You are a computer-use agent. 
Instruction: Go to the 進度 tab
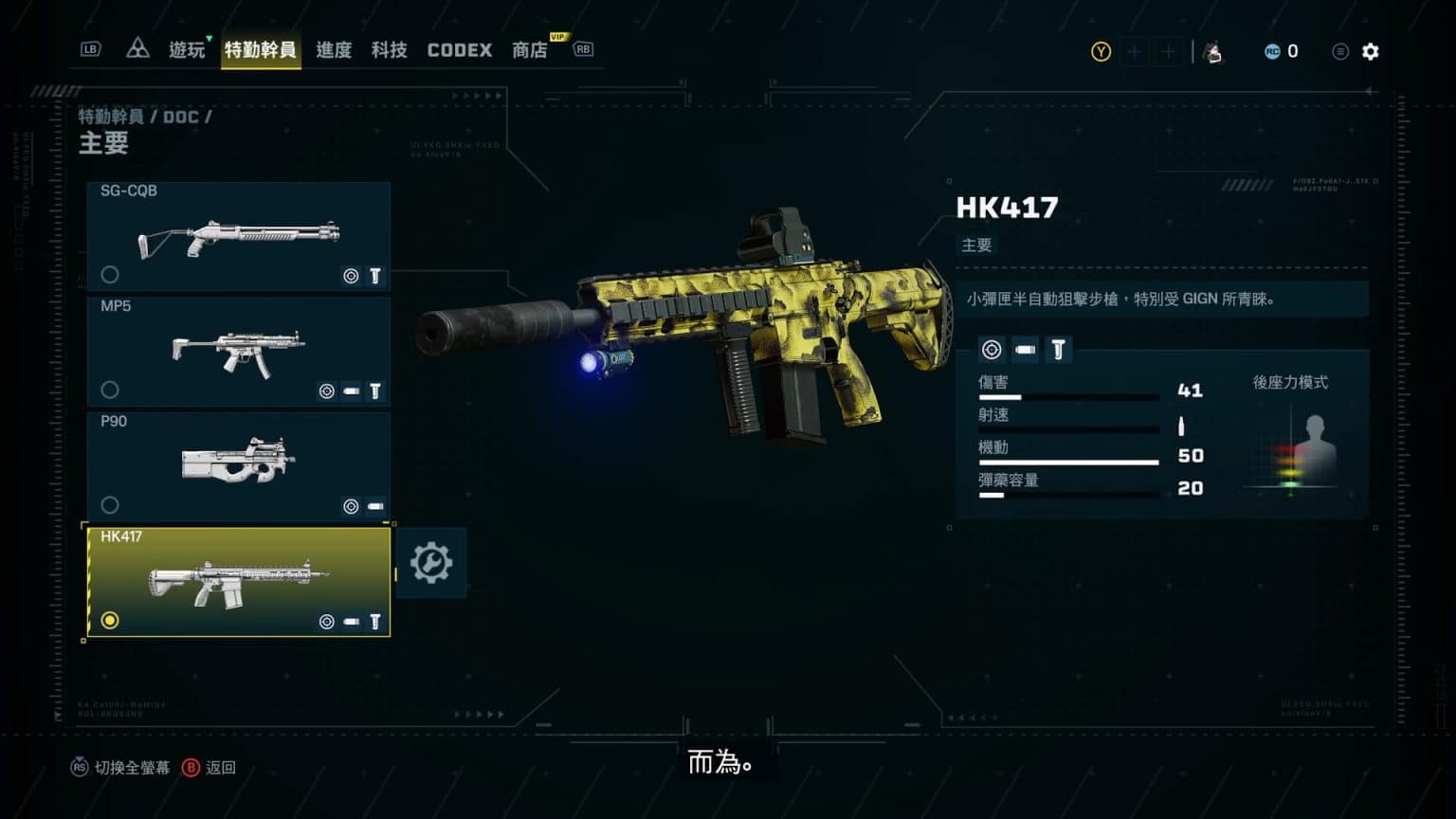pos(334,50)
